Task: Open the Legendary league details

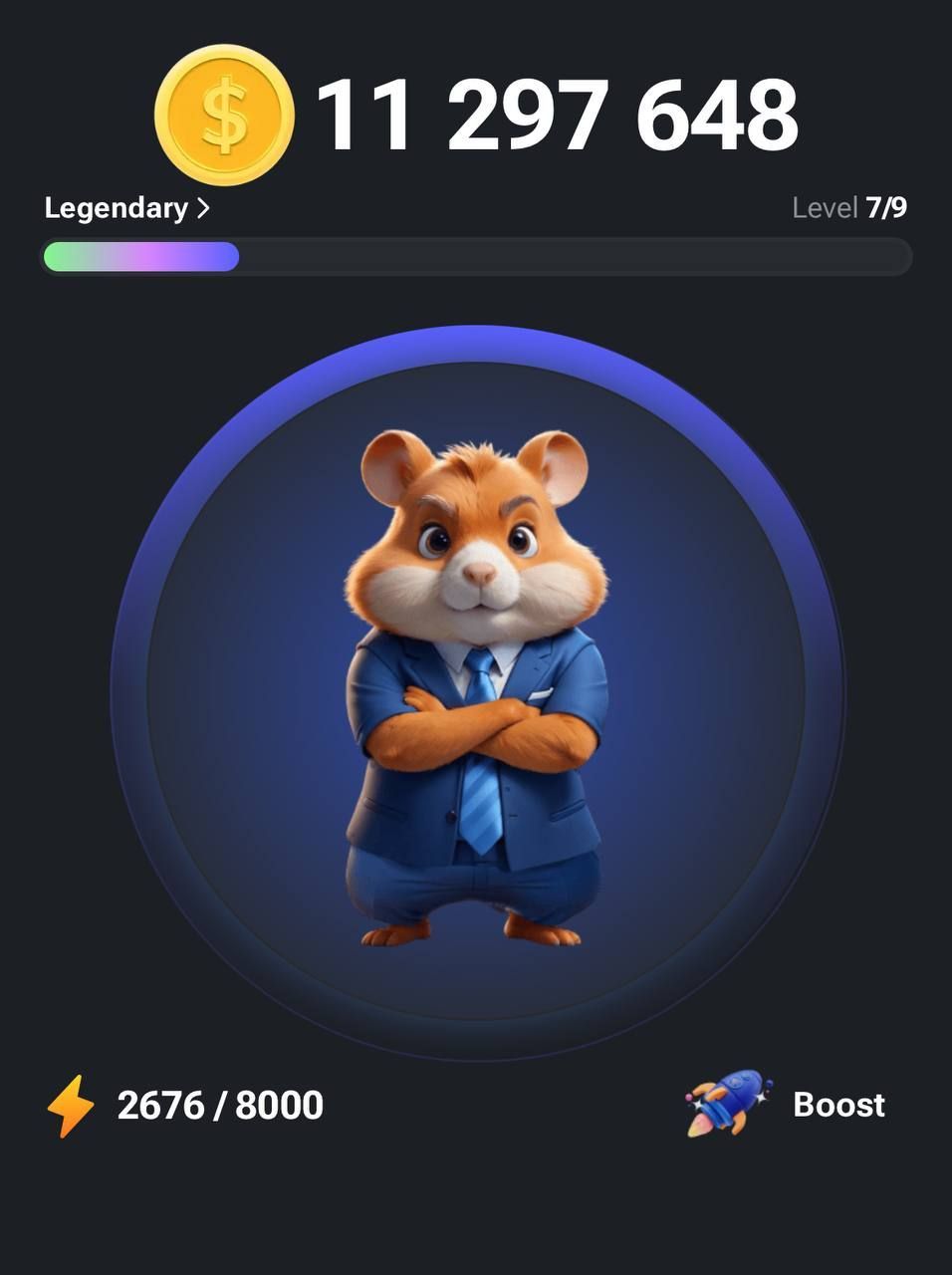Action: [x=126, y=208]
